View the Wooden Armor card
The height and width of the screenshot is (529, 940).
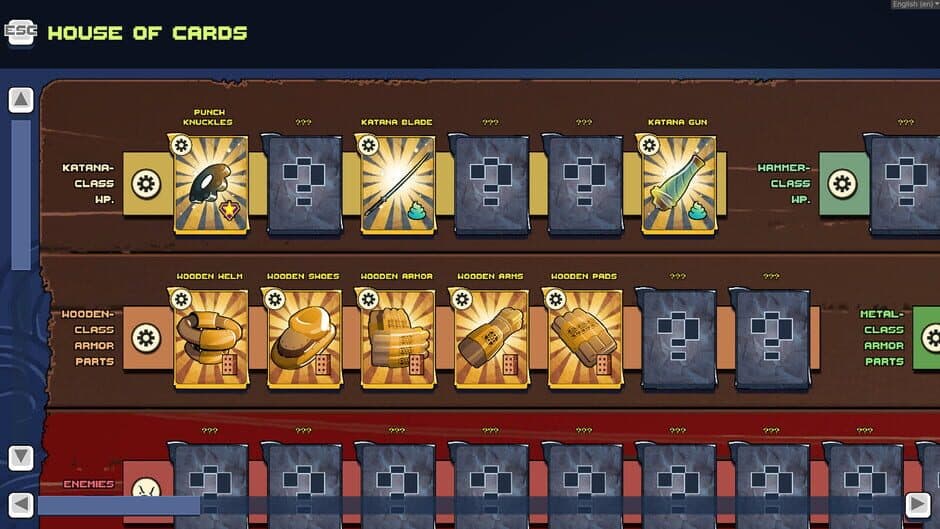397,338
